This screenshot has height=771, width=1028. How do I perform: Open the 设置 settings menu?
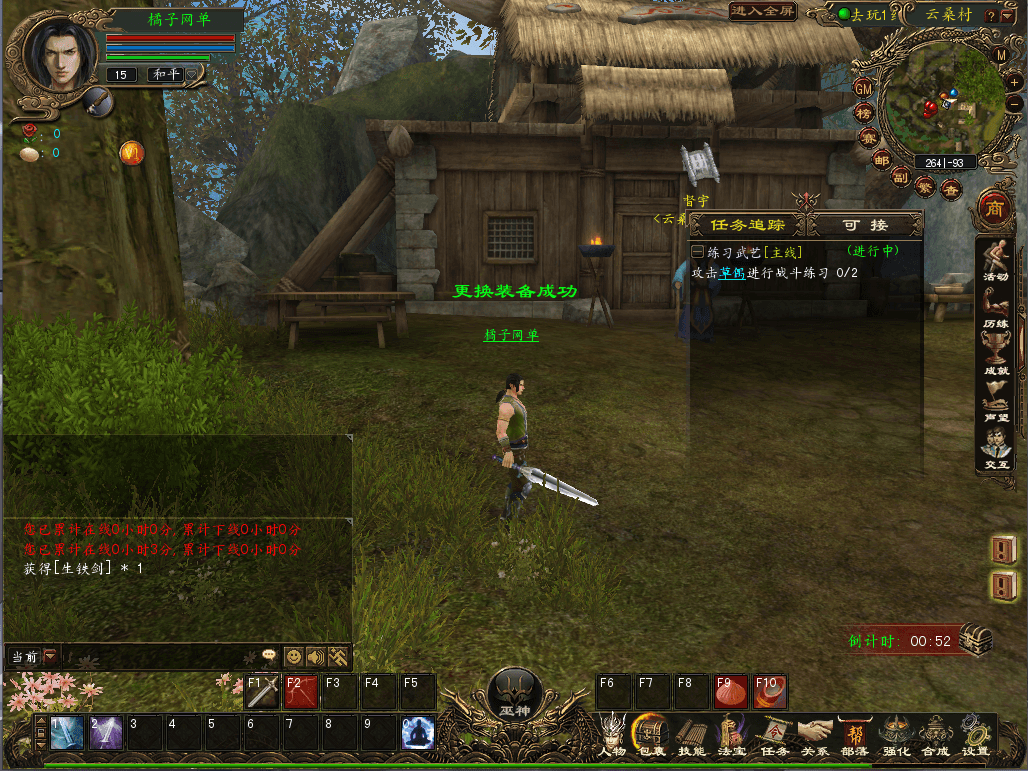point(975,735)
